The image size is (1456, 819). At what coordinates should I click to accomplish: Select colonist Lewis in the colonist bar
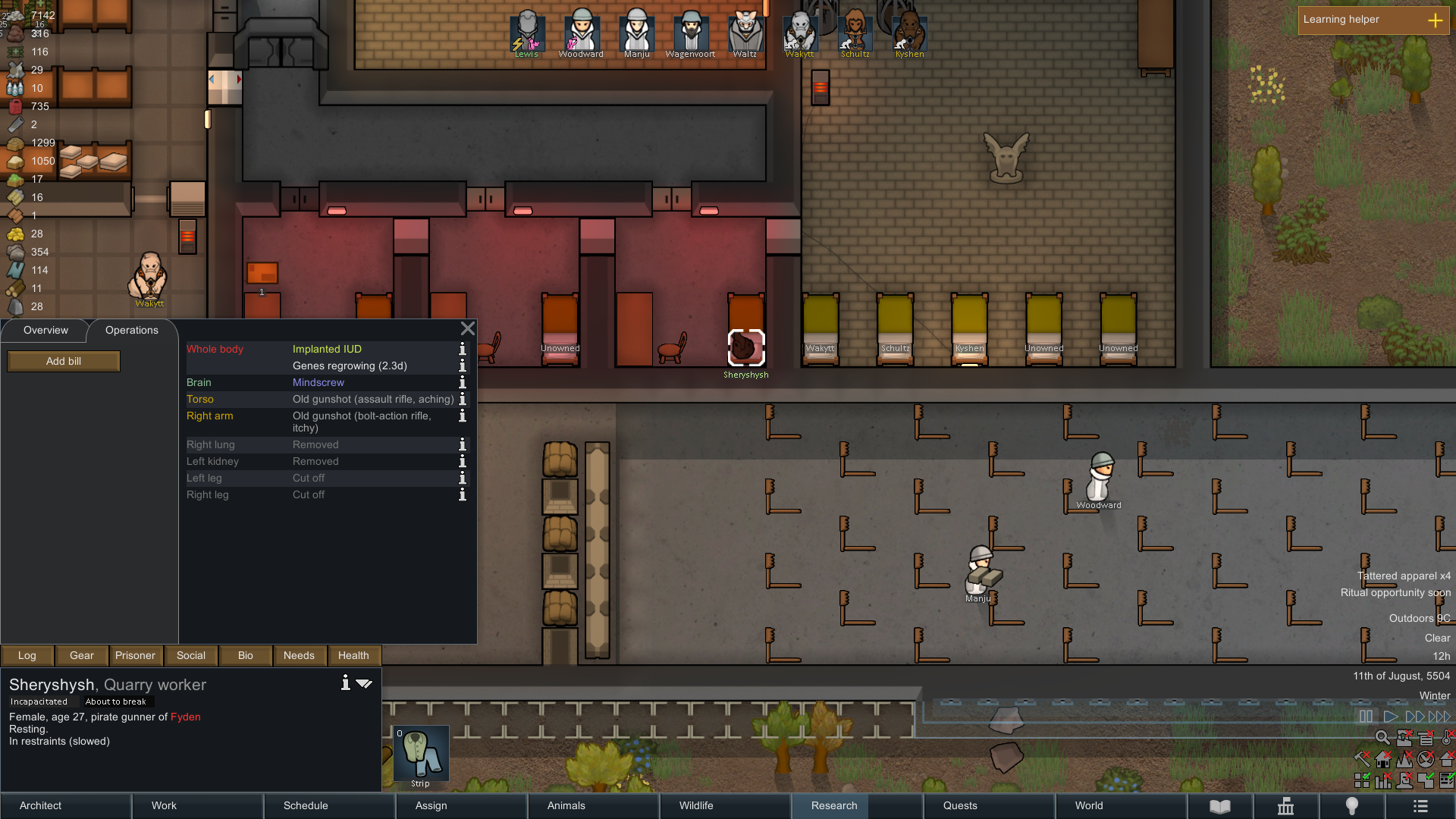tap(526, 33)
